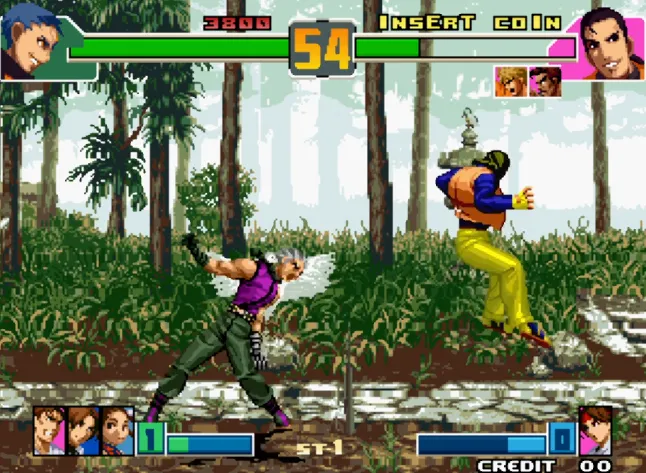Select the small dark-haired teammate portrait
The height and width of the screenshot is (473, 646).
545,83
